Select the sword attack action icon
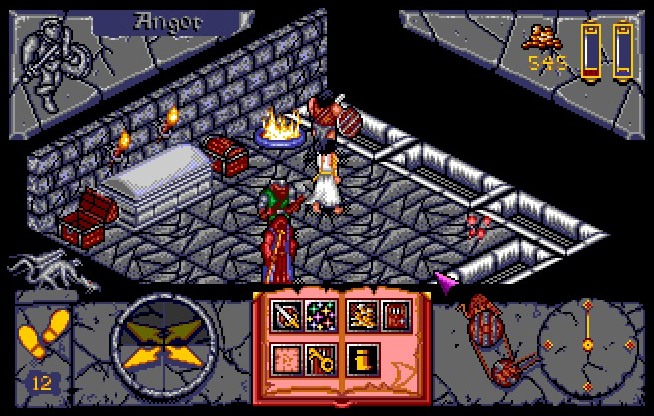 [x=288, y=318]
